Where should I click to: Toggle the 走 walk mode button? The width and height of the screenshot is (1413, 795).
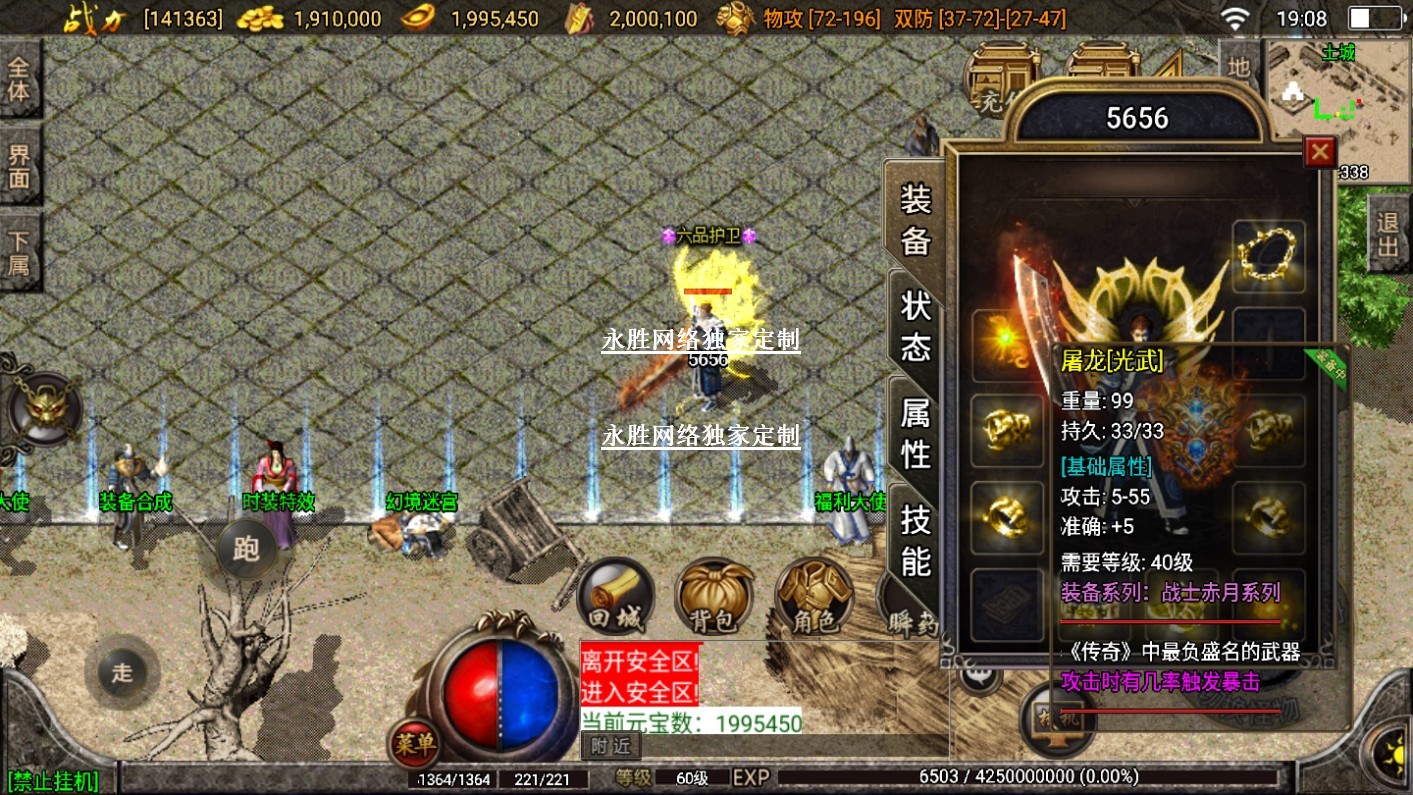(122, 672)
